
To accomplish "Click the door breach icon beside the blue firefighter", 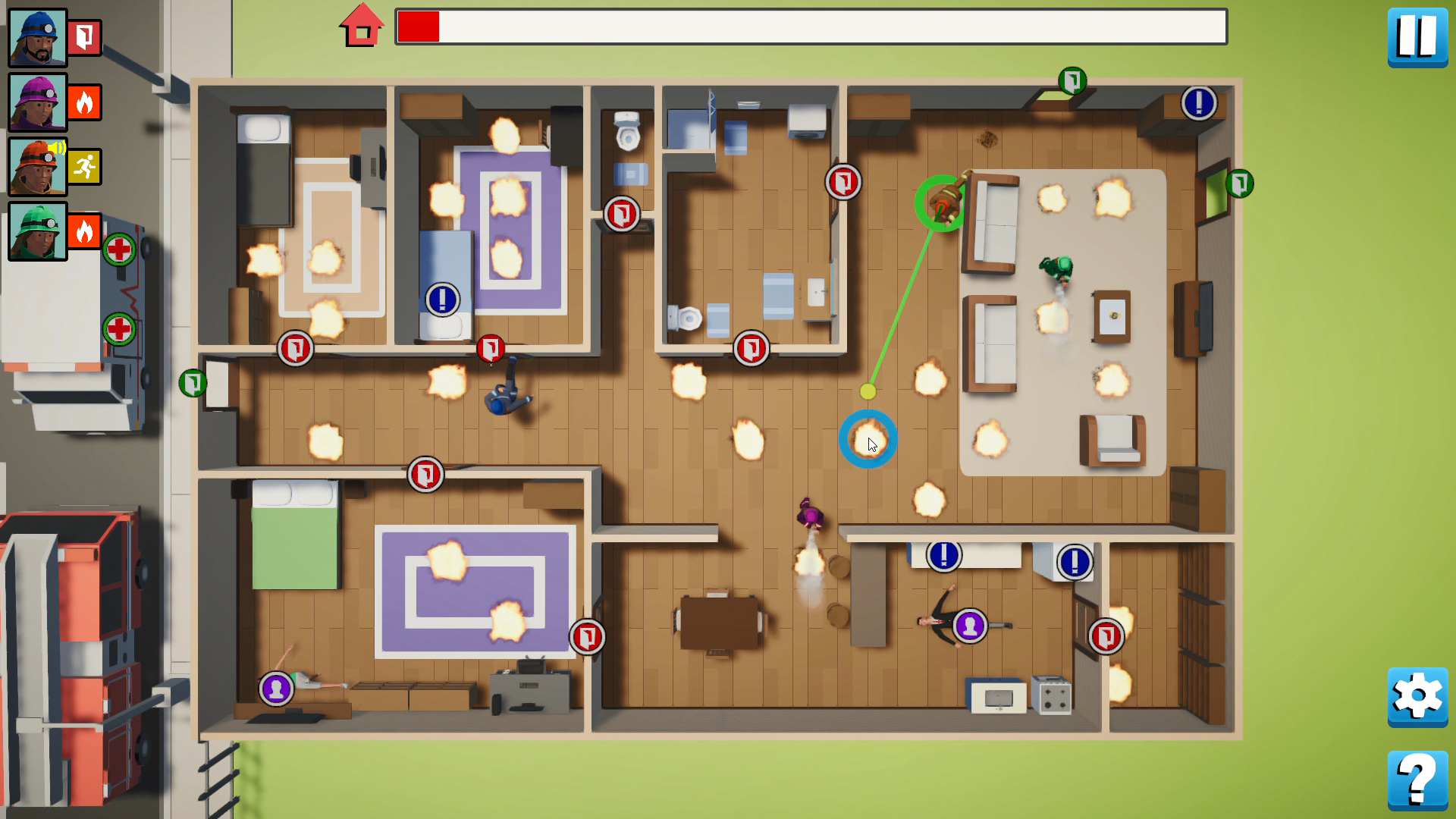I will point(83,36).
